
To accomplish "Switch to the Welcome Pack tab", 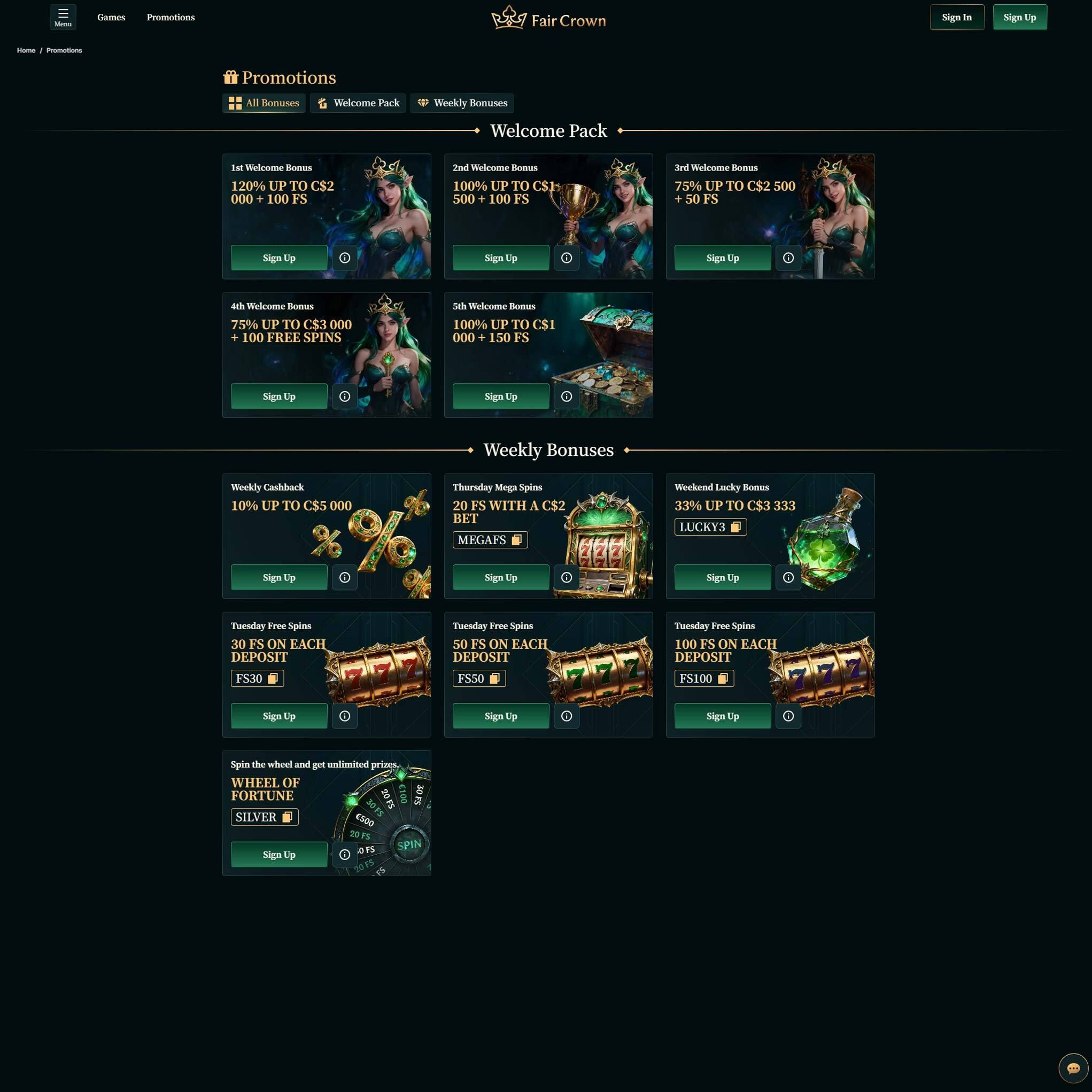I will [358, 103].
